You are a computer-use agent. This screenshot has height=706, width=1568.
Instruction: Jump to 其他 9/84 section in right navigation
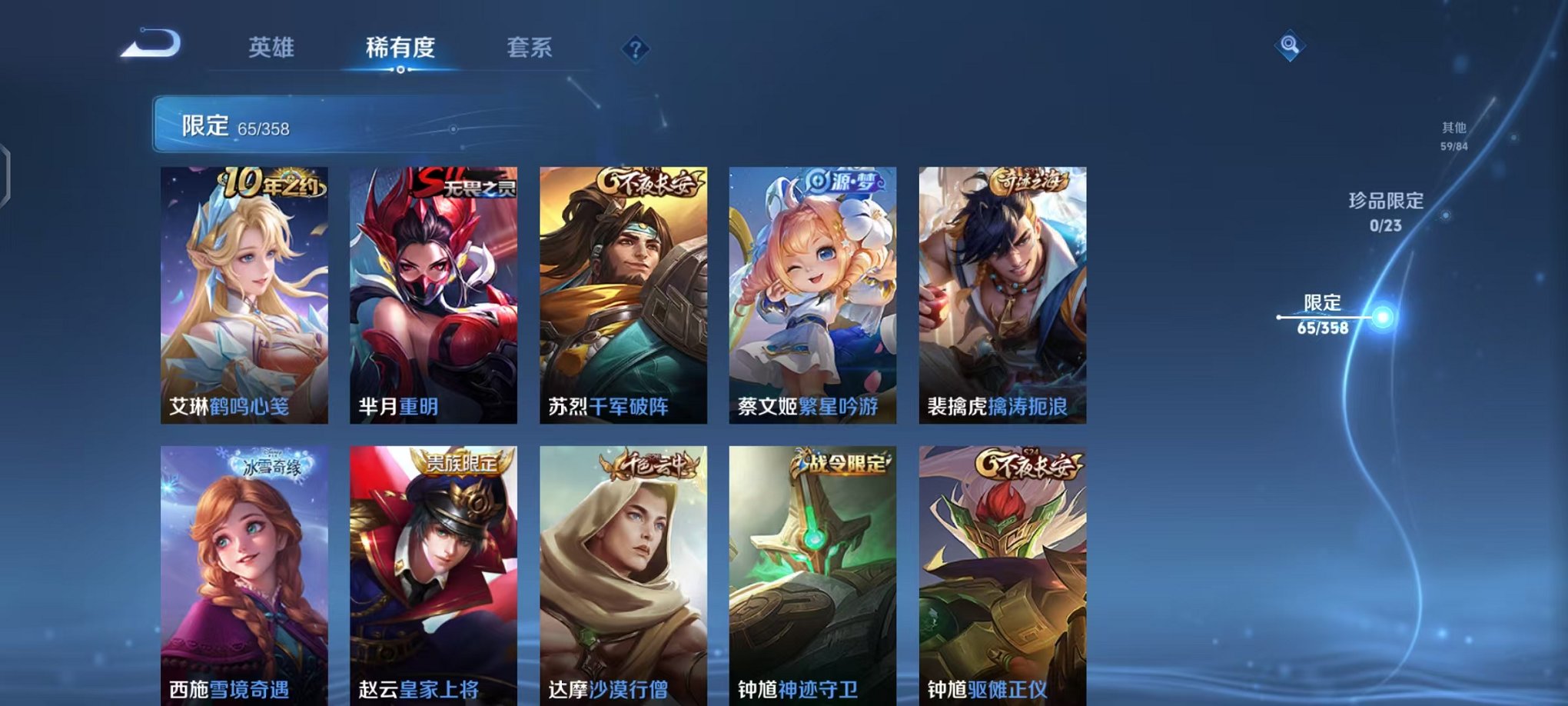(1453, 135)
